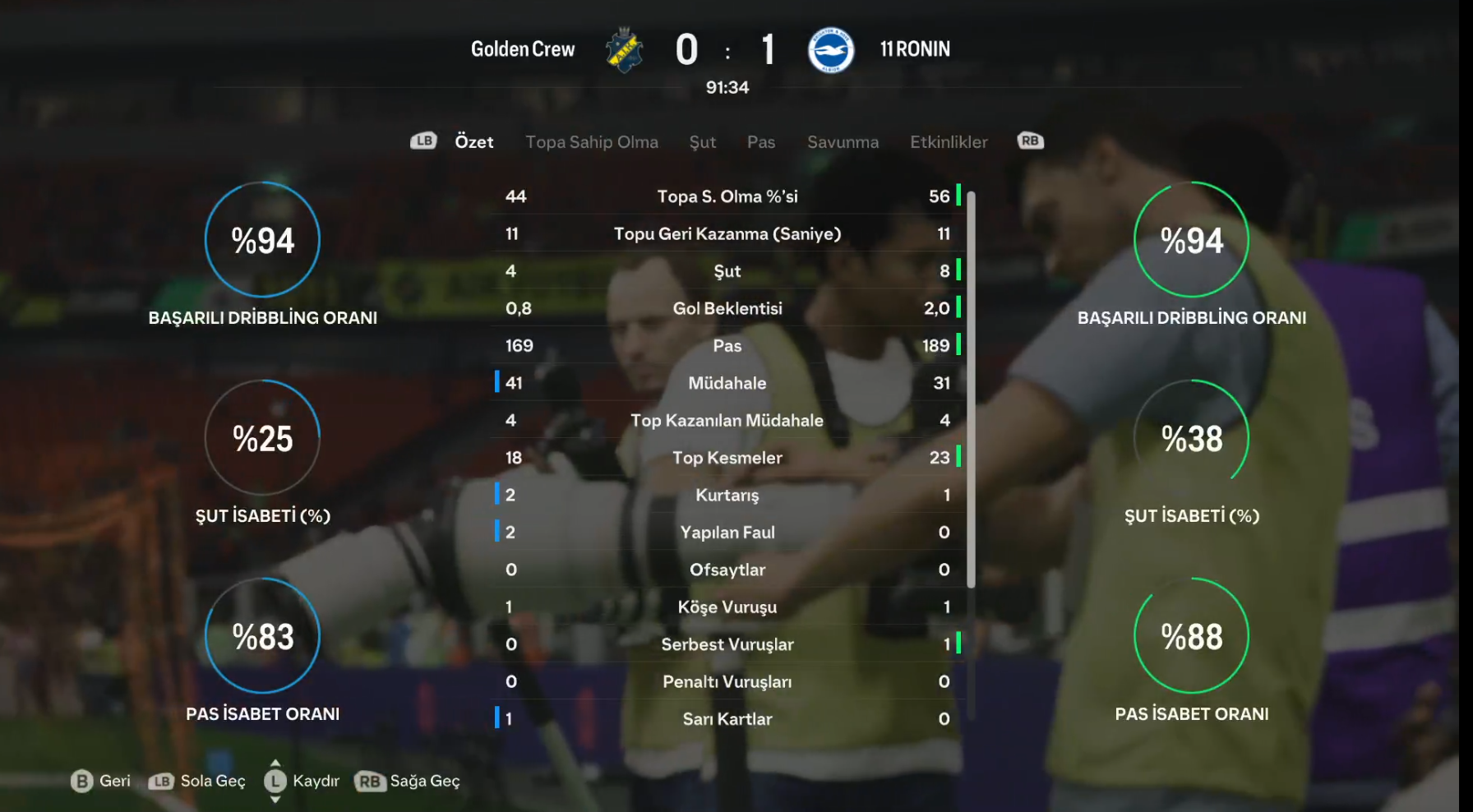1473x812 pixels.
Task: Select the Şut stats tab
Action: [x=702, y=142]
